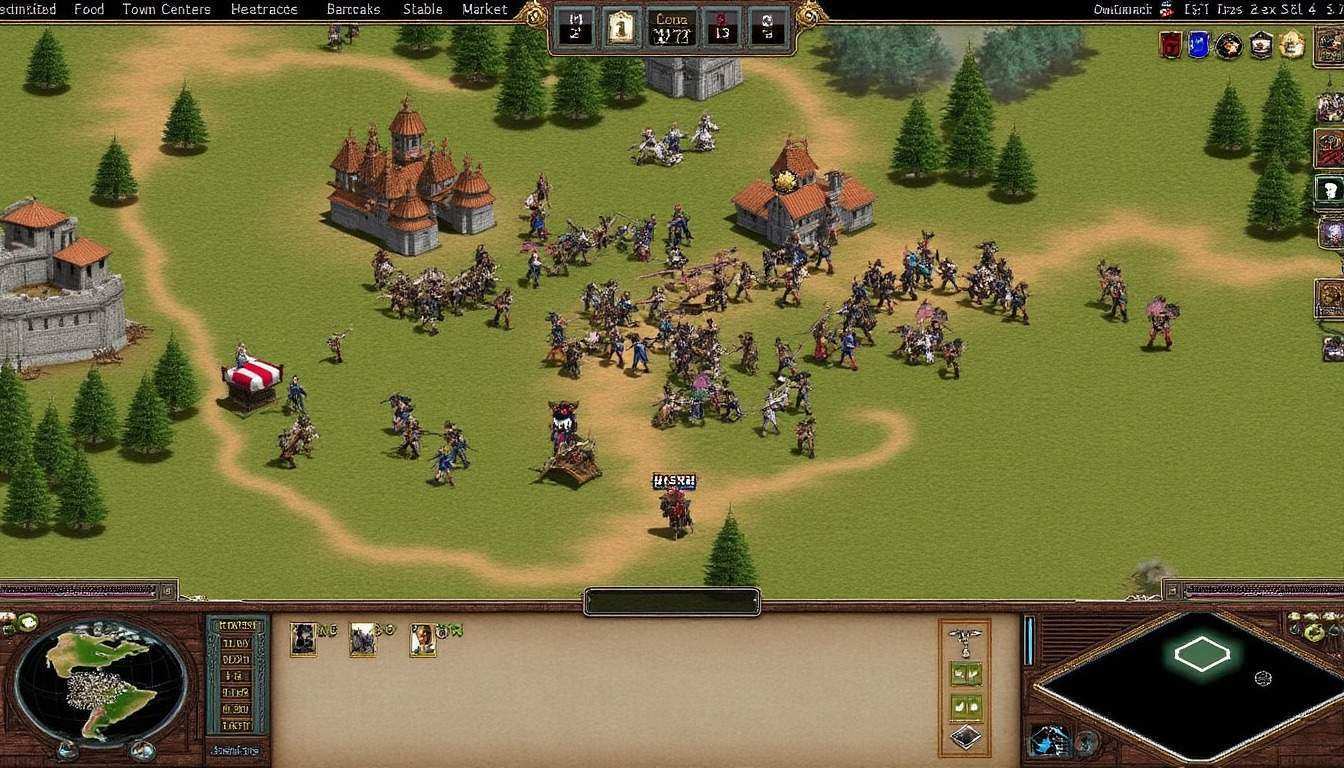Select the blue shield faction icon
Screen dimensions: 1344x768
(1197, 45)
